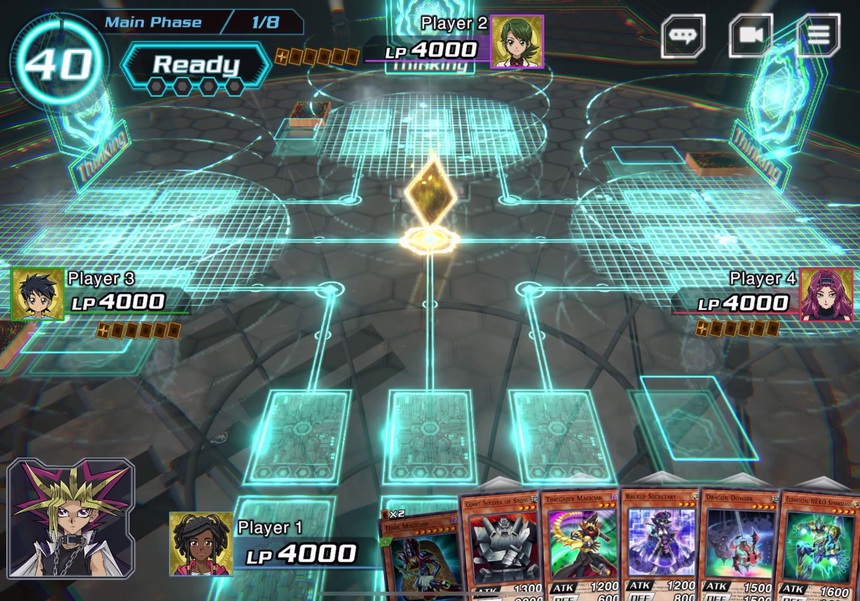Viewport: 860px width, 601px height.
Task: View Player 2's avatar portrait
Action: coord(517,42)
